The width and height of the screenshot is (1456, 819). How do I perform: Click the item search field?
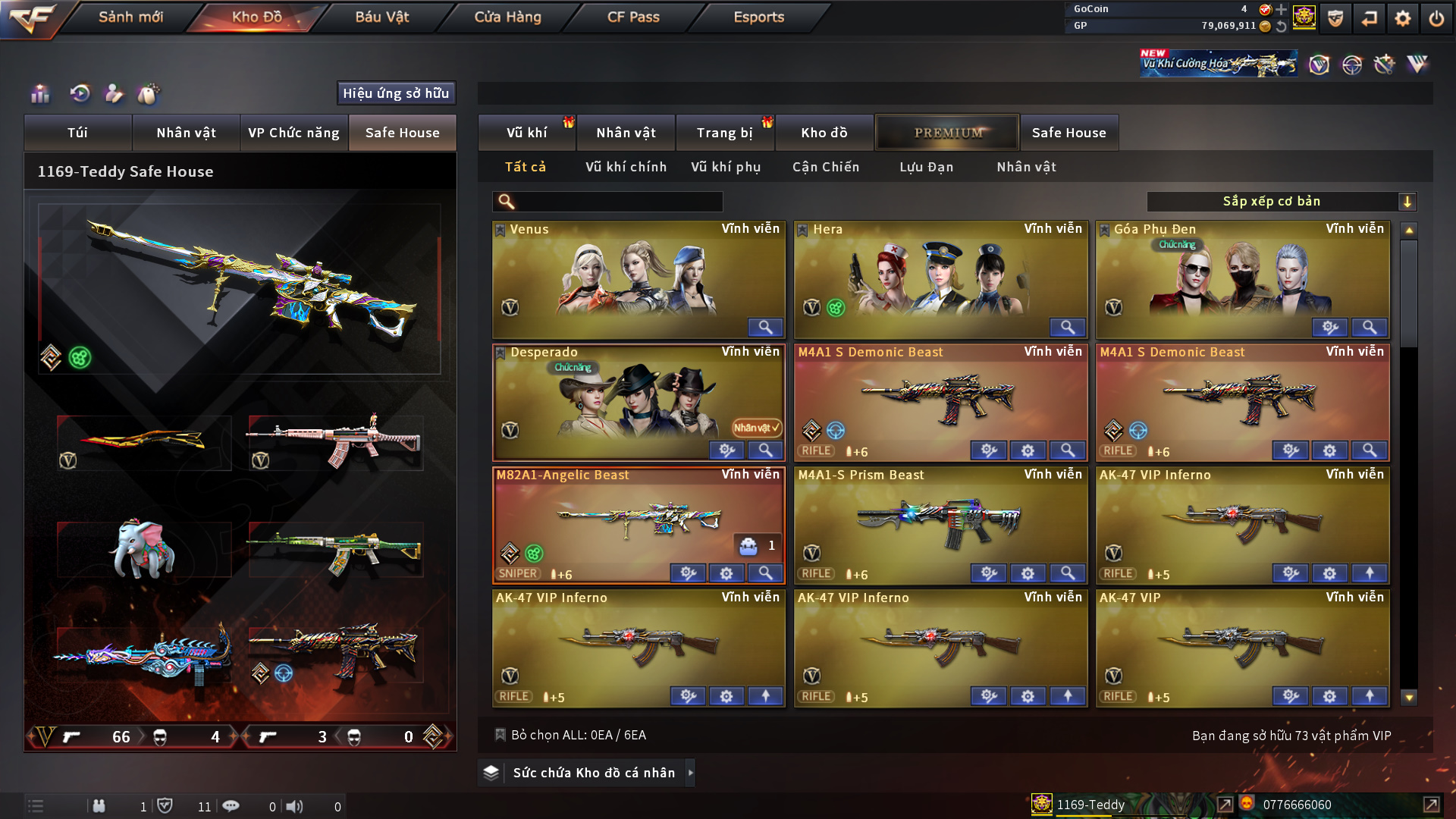pos(618,202)
